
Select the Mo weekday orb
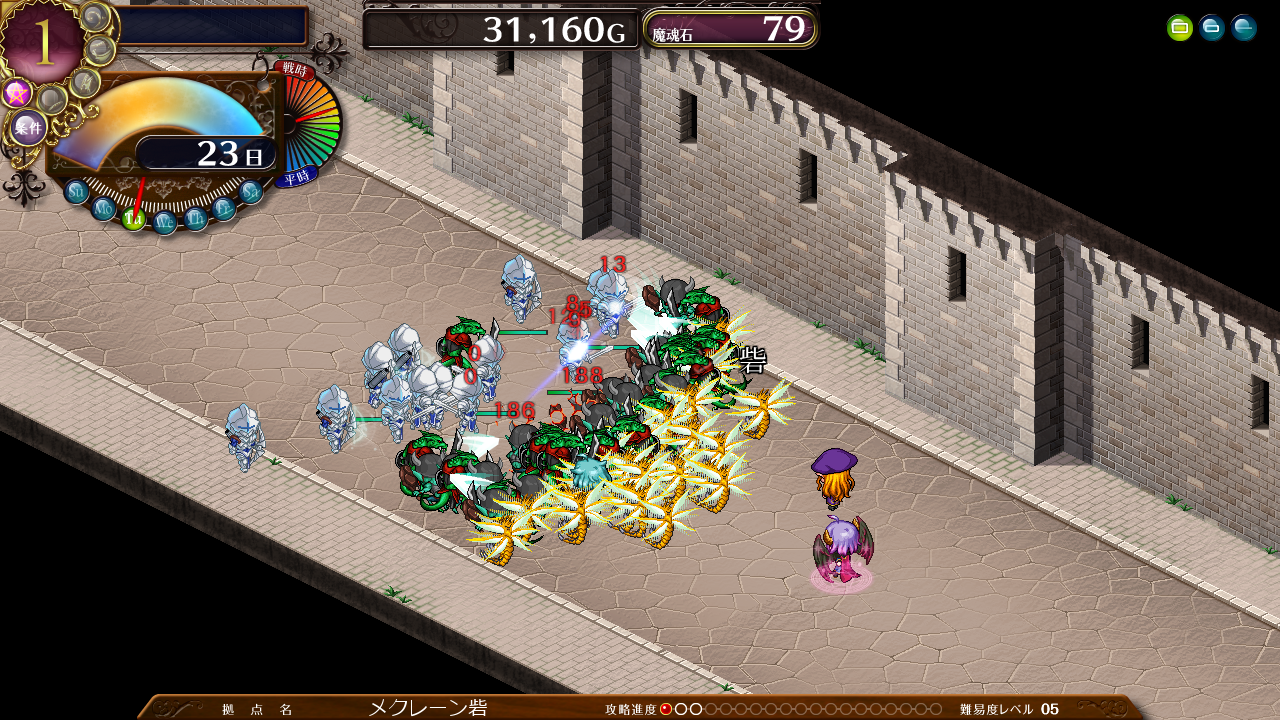[103, 209]
